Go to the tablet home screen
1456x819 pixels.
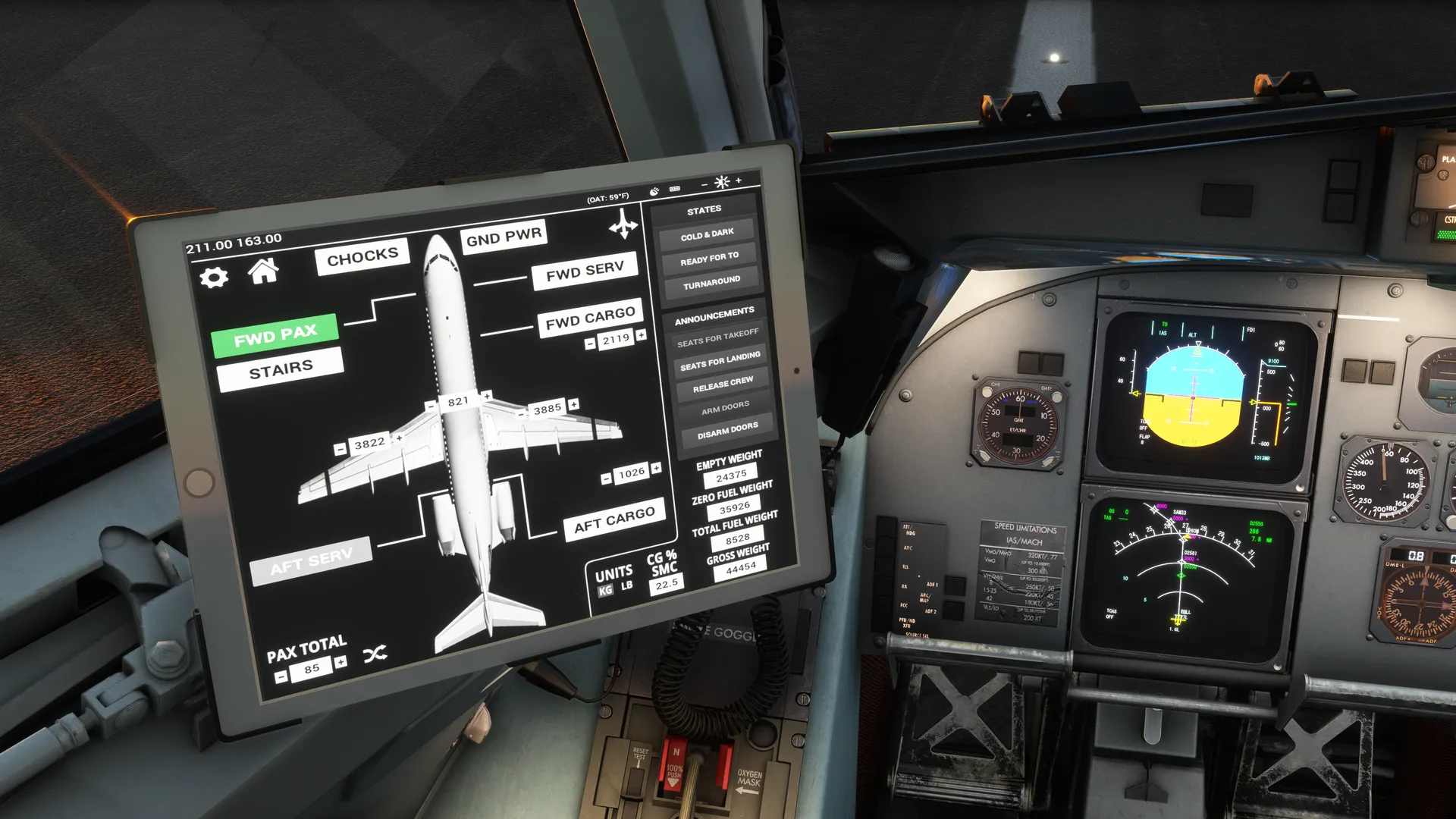click(263, 271)
